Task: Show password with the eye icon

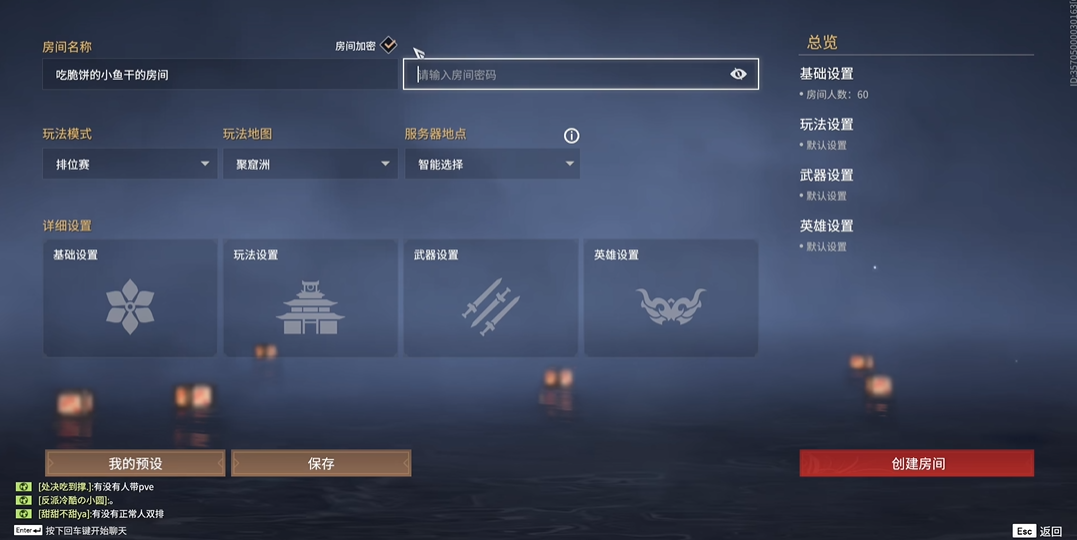Action: tap(738, 74)
